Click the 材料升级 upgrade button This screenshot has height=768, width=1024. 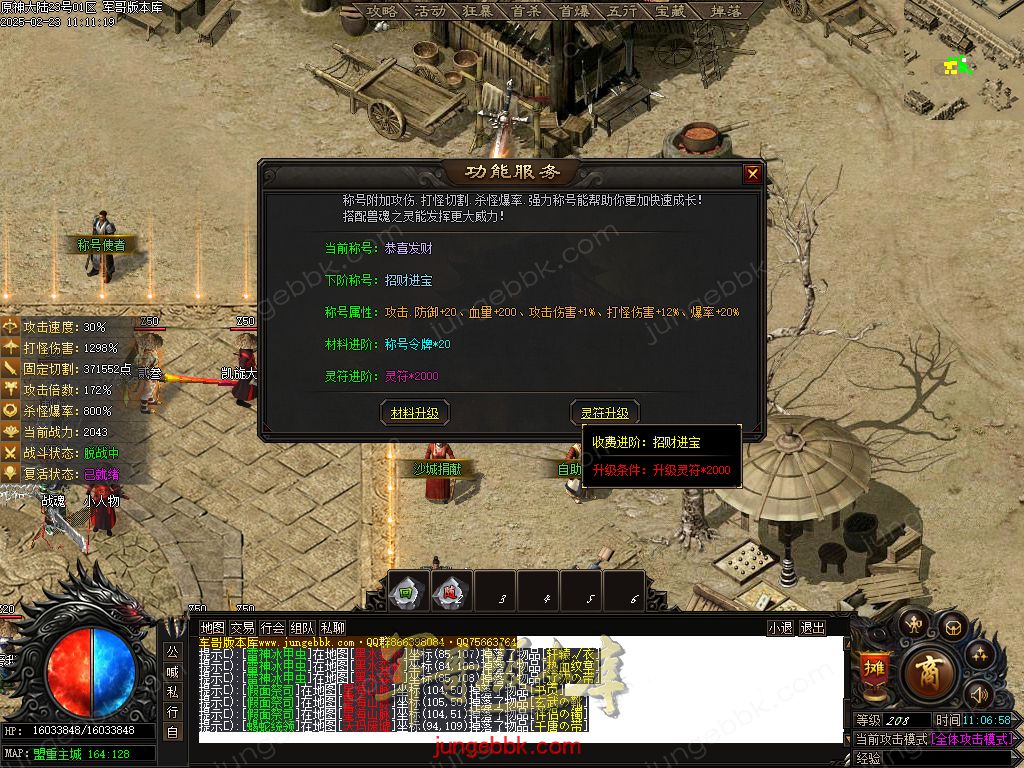[x=415, y=412]
